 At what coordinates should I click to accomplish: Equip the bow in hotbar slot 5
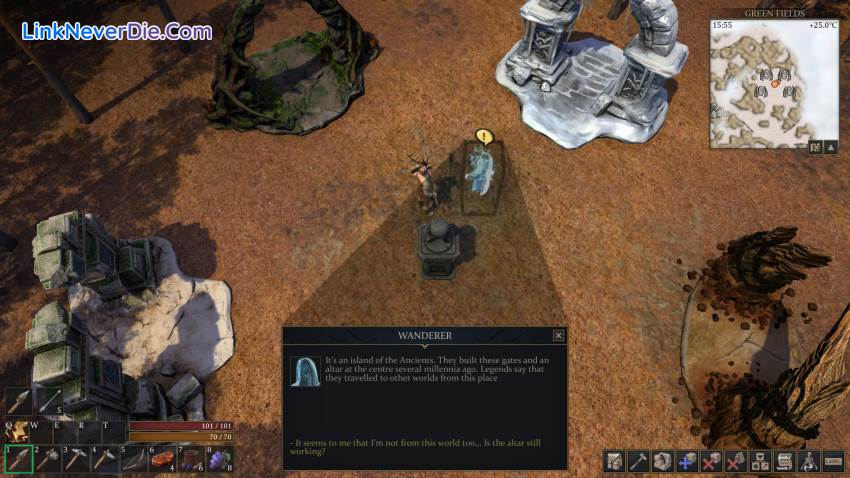point(133,458)
